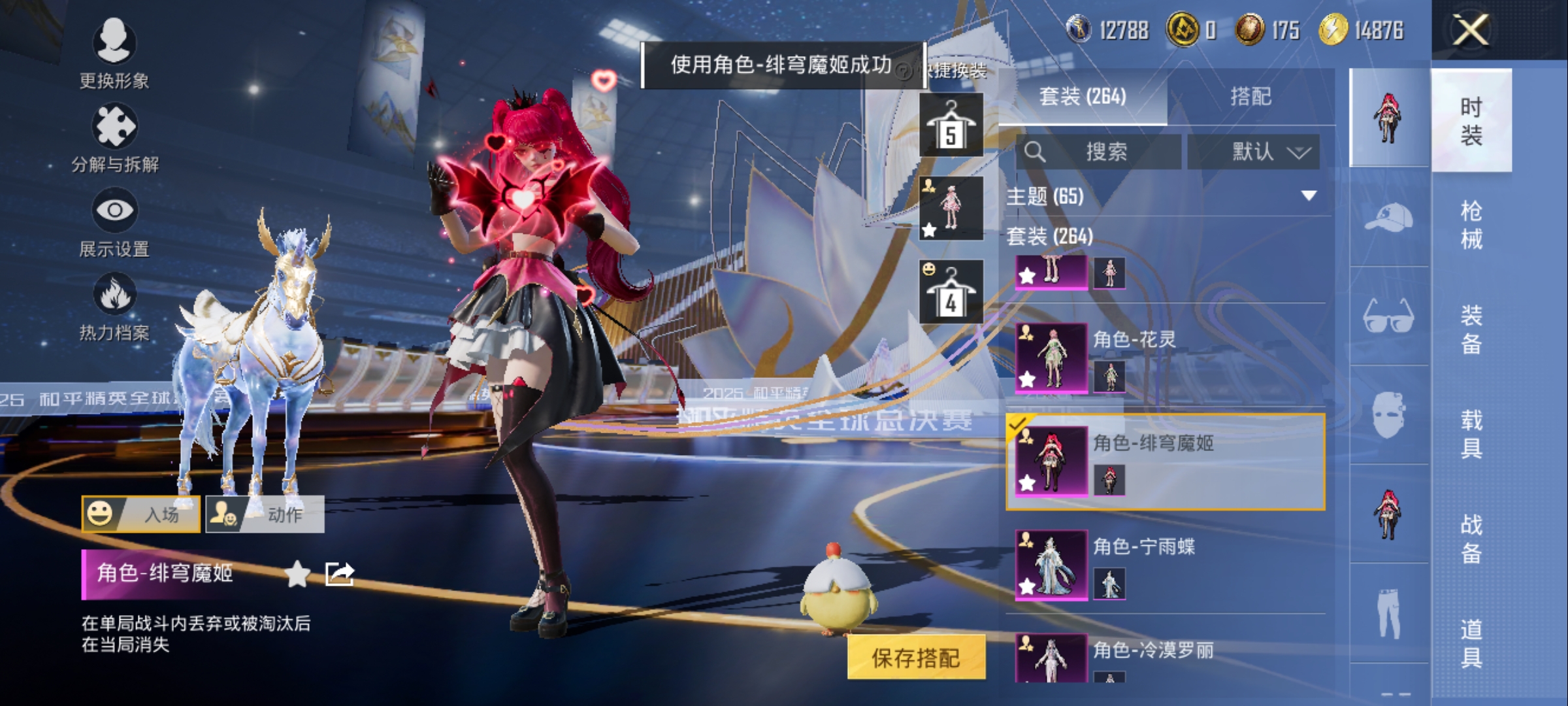The height and width of the screenshot is (706, 1568).
Task: Close the wardrobe with the X button
Action: (1471, 30)
